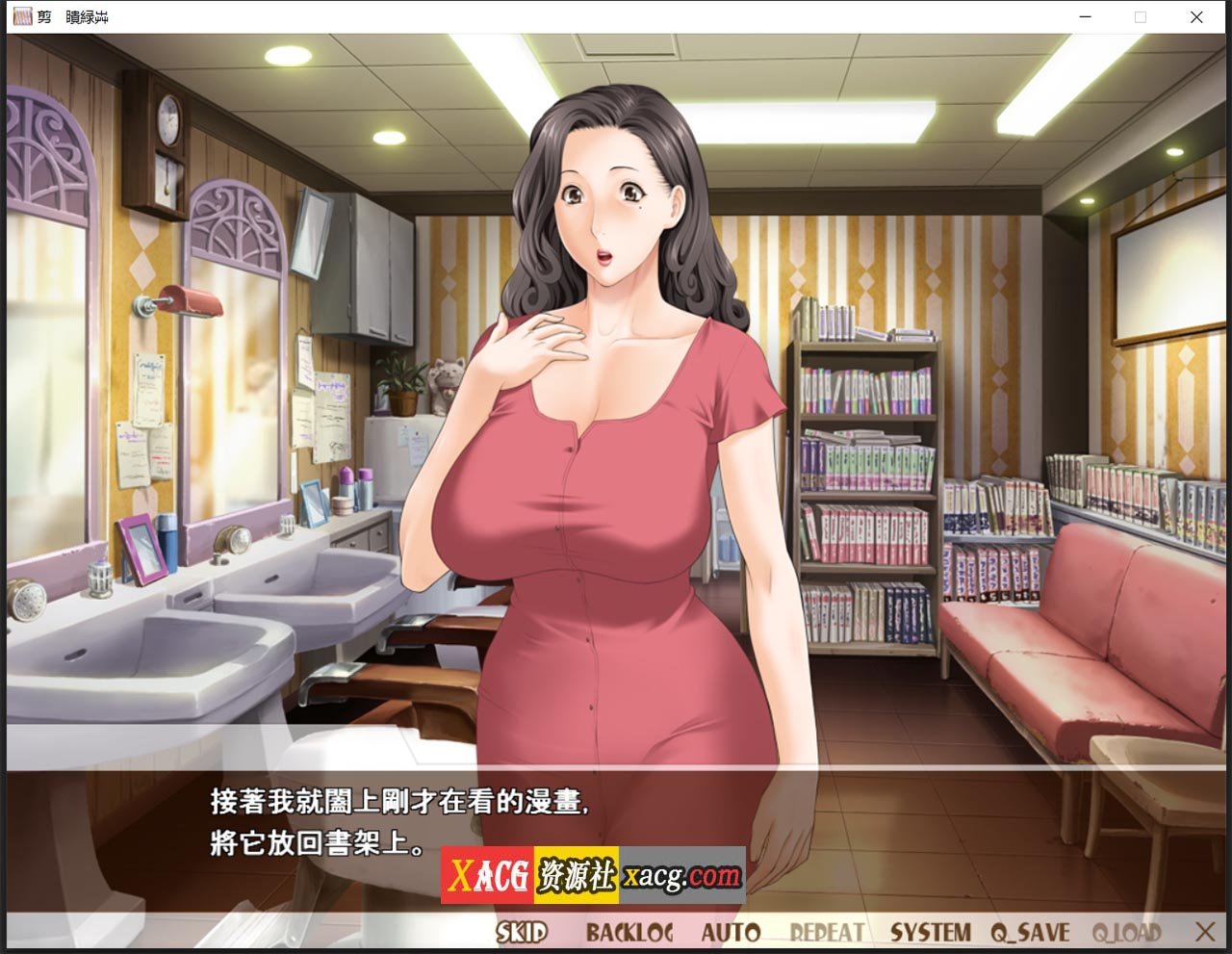Quick save the game with Q_SAVE
1232x954 pixels.
point(1032,930)
